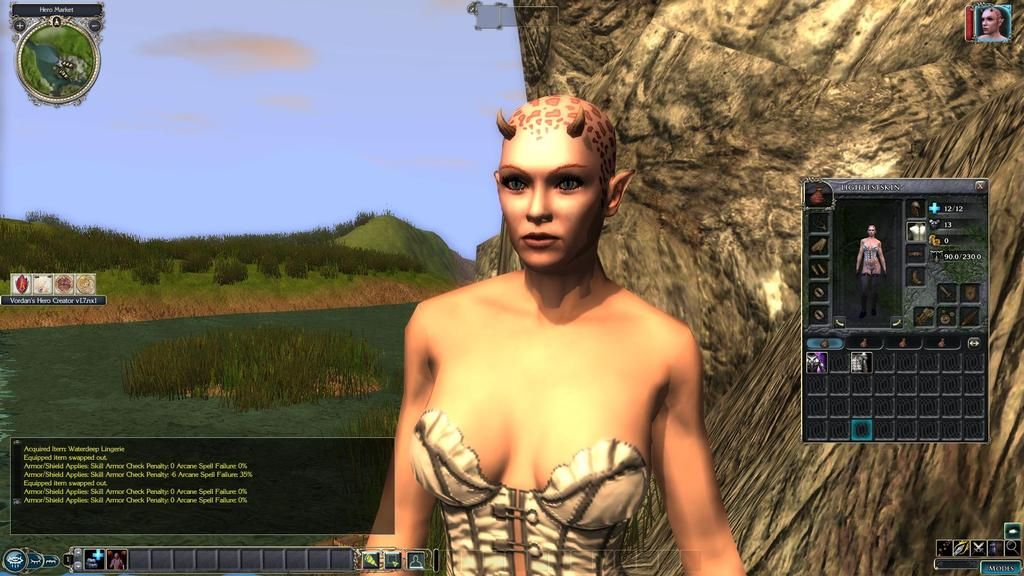The width and height of the screenshot is (1024, 576).
Task: Click the inventory arrange arrows button
Action: coord(974,342)
